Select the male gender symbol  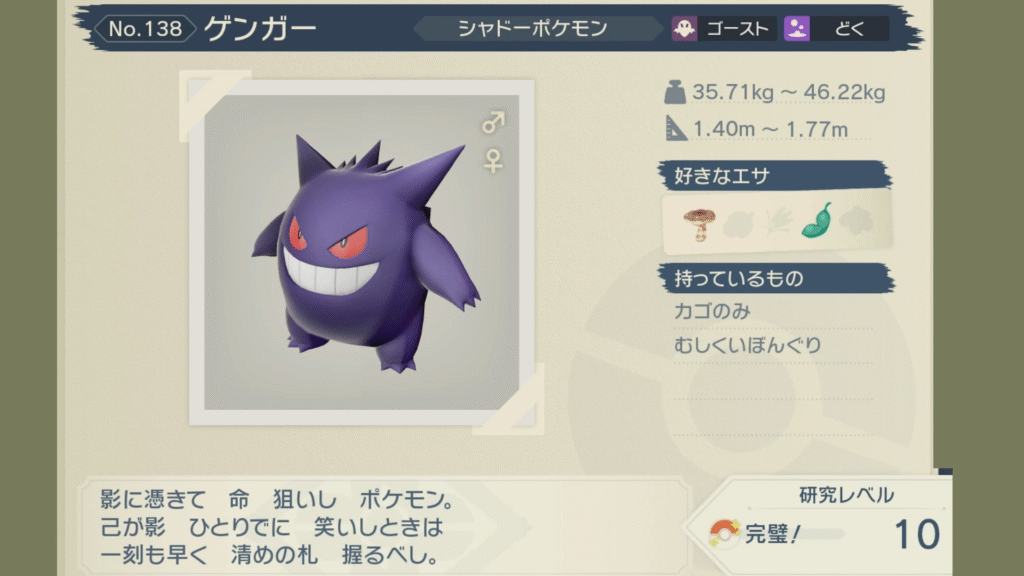493,123
